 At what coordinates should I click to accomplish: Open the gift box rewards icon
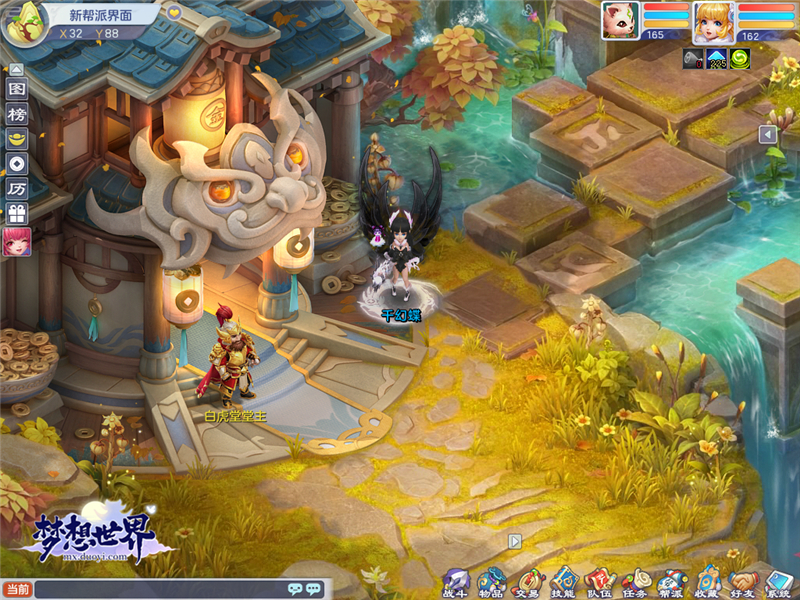pyautogui.click(x=17, y=213)
